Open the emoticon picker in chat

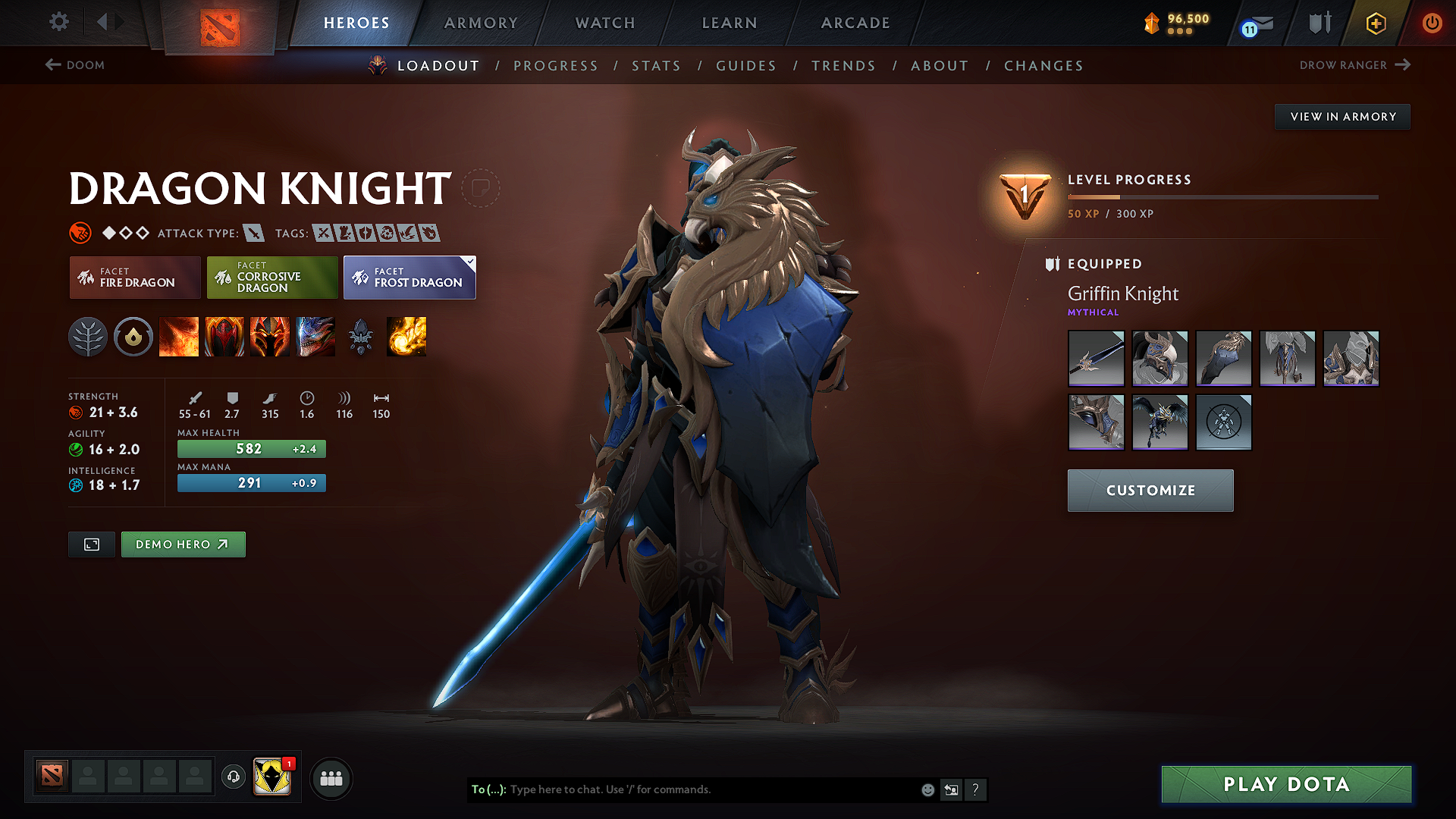tap(927, 789)
